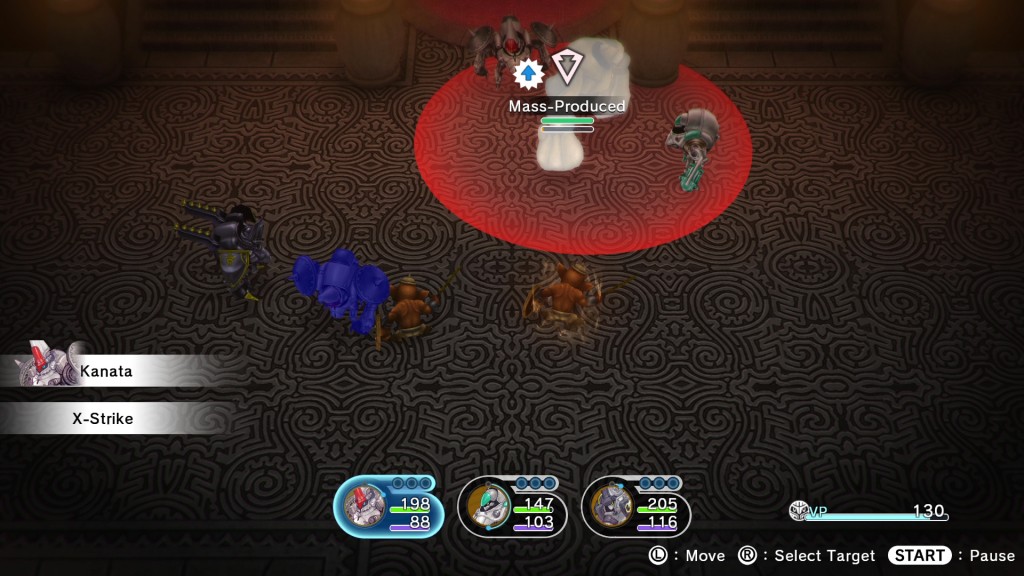This screenshot has width=1024, height=576.
Task: Switch to the party member with 205 HP
Action: (635, 507)
